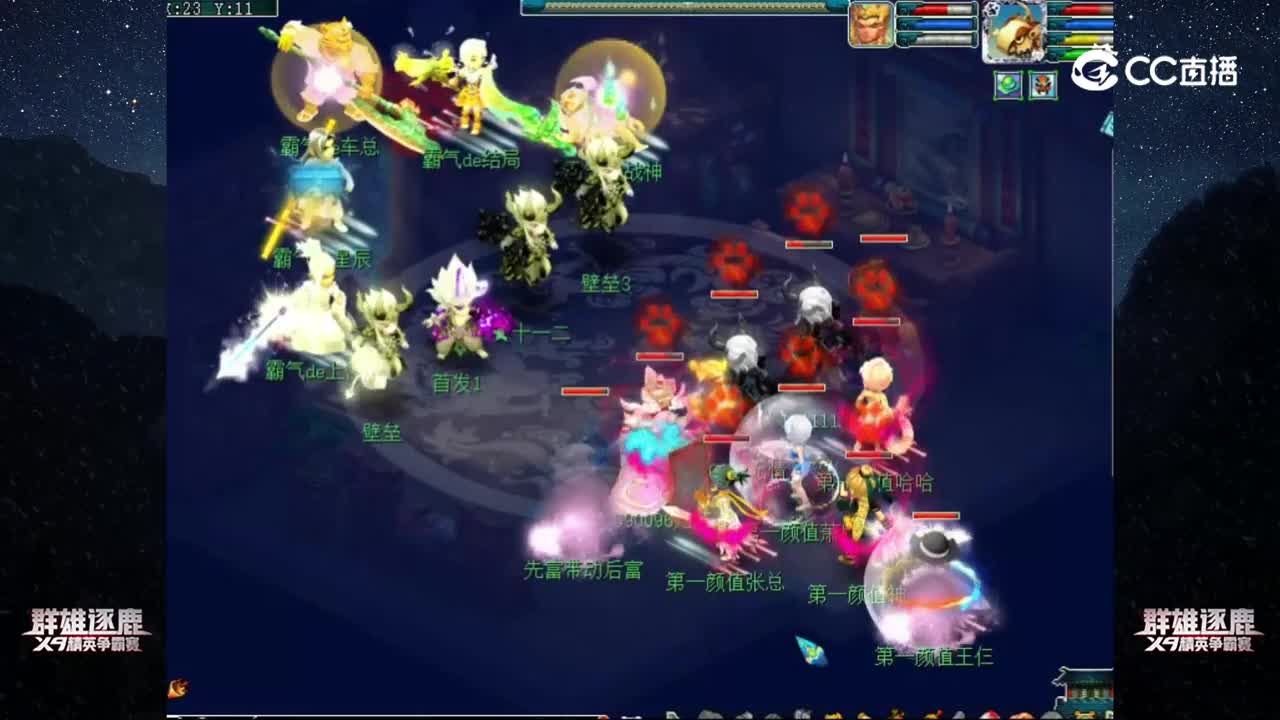Select the pagoda building near the bottom
1280x720 pixels.
1083,690
